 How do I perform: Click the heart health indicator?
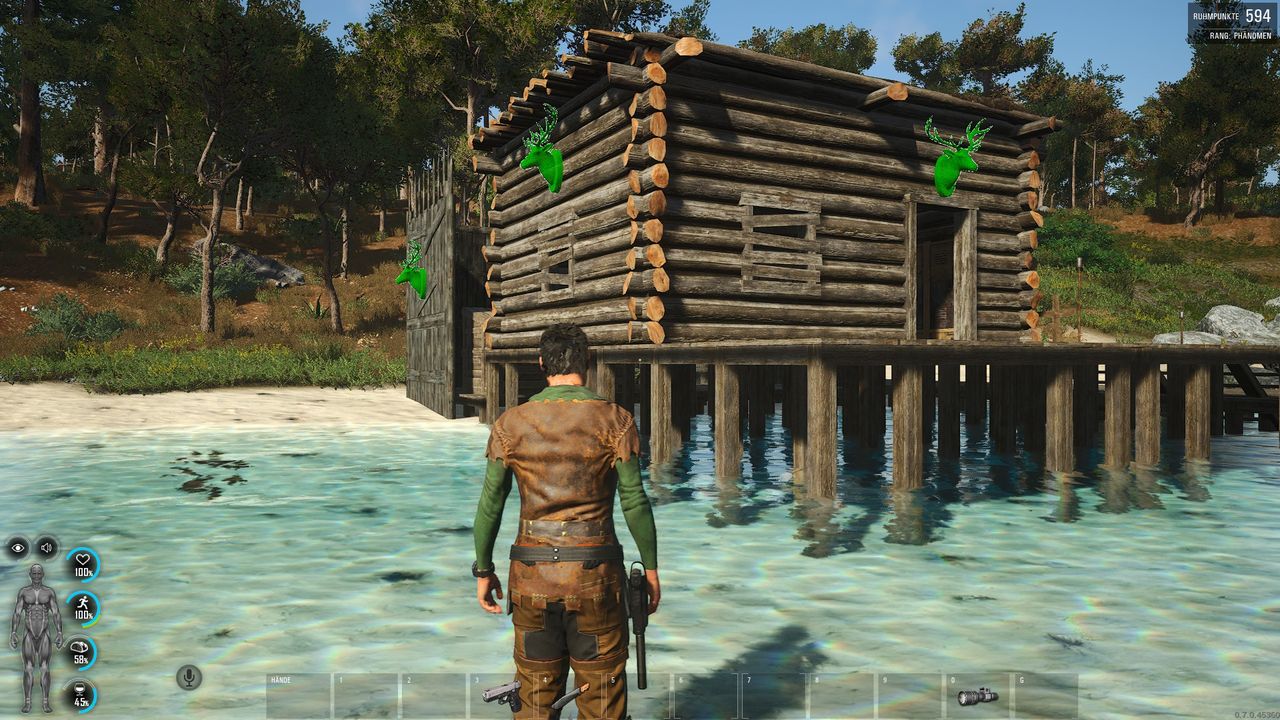tap(82, 564)
